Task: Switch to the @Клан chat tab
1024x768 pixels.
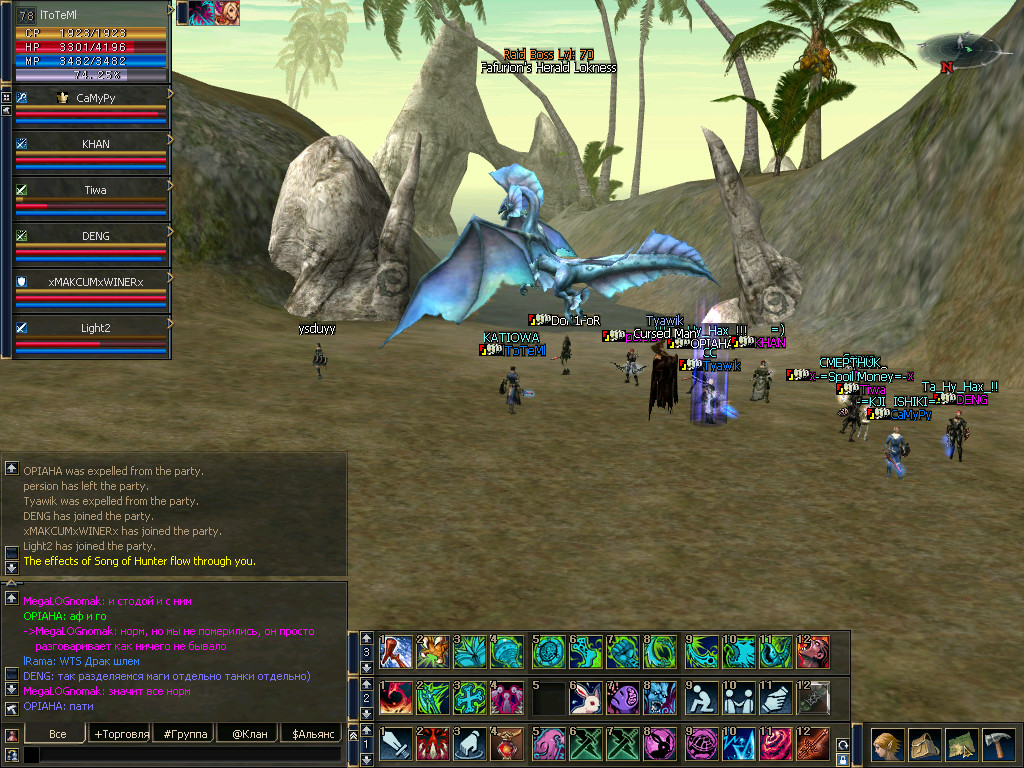Action: tap(248, 734)
